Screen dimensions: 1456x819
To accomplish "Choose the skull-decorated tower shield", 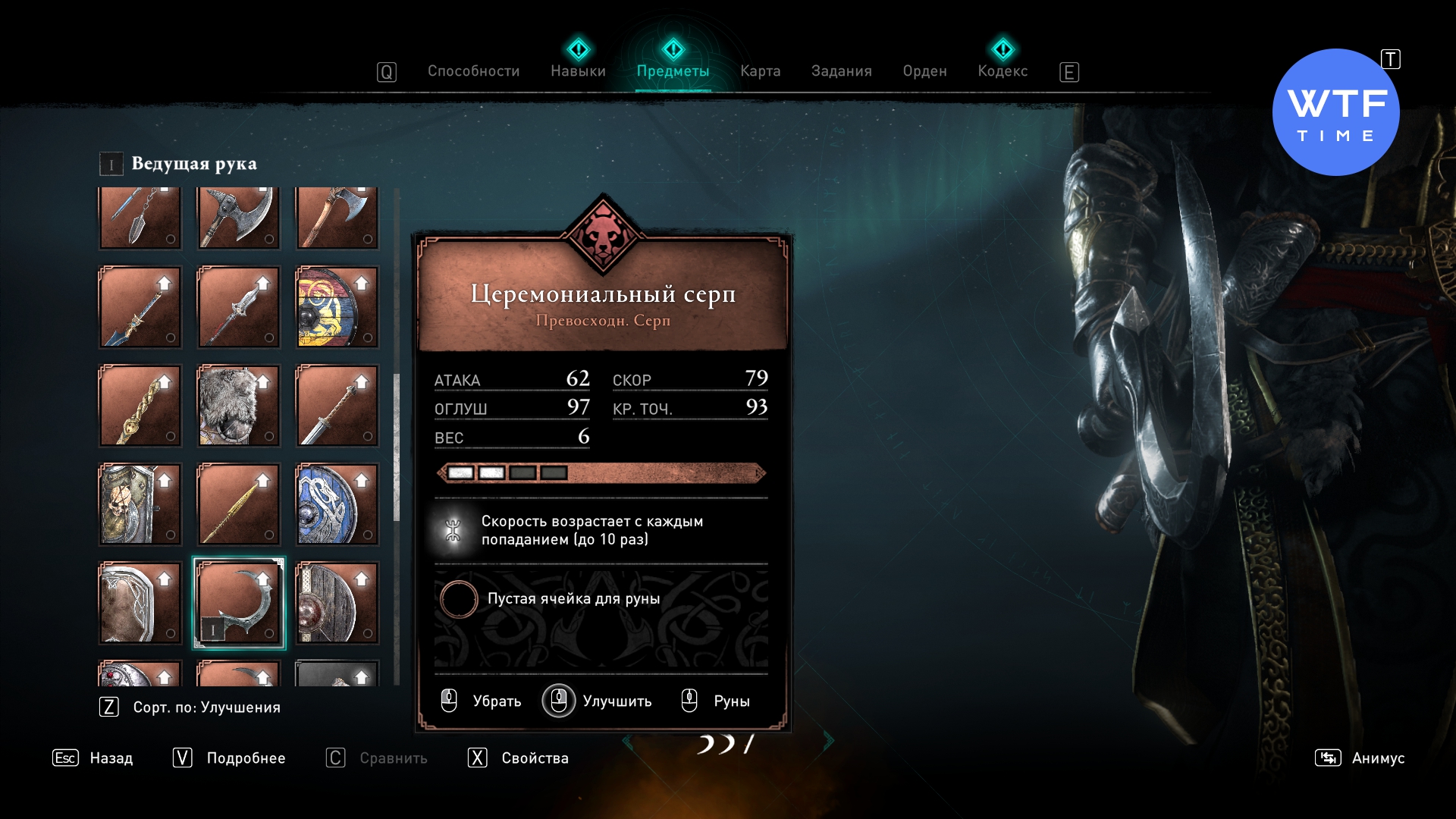I will tap(140, 504).
